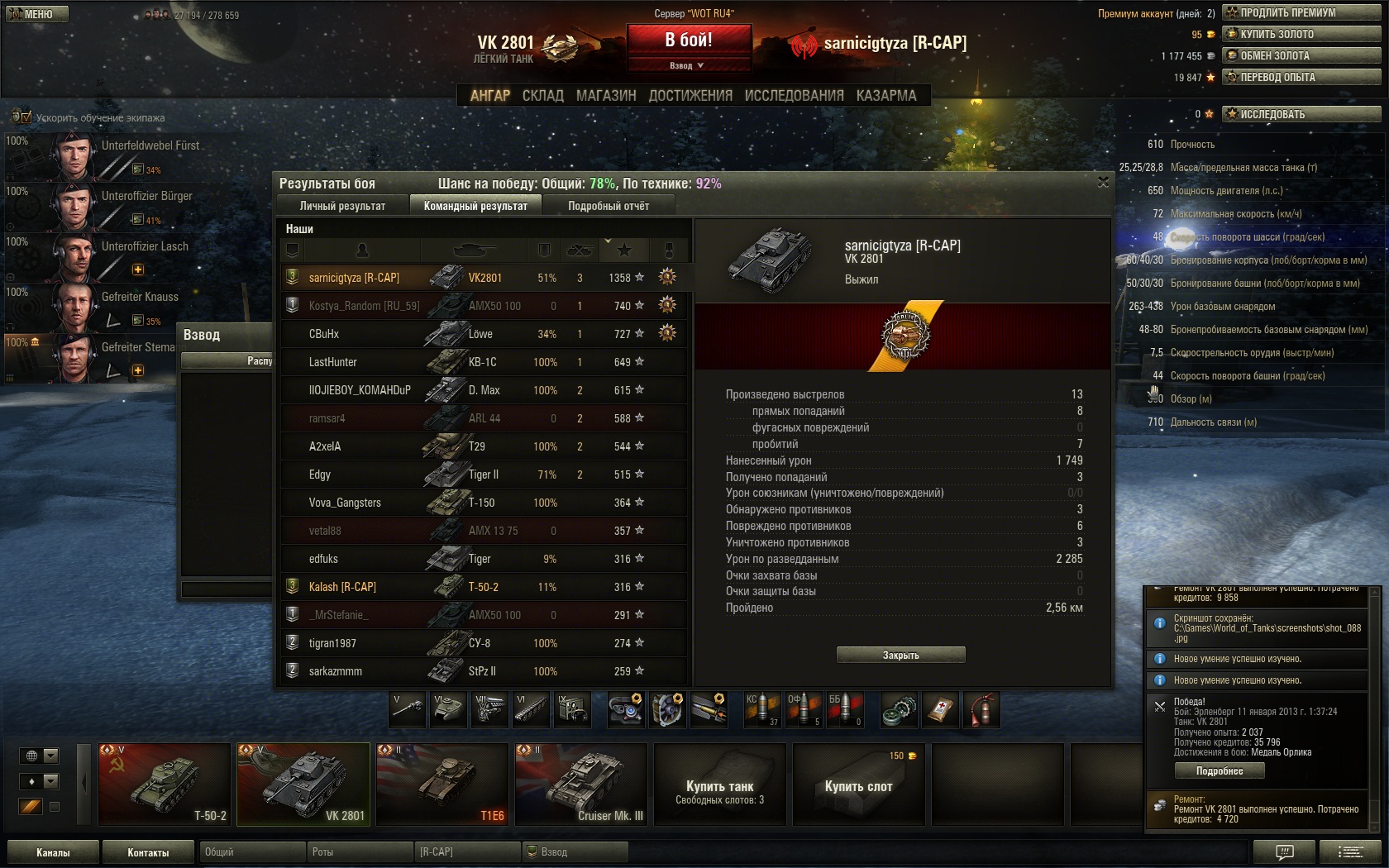Open ОБМЕН ЗОЛОТА
The width and height of the screenshot is (1389, 868).
[x=1301, y=55]
